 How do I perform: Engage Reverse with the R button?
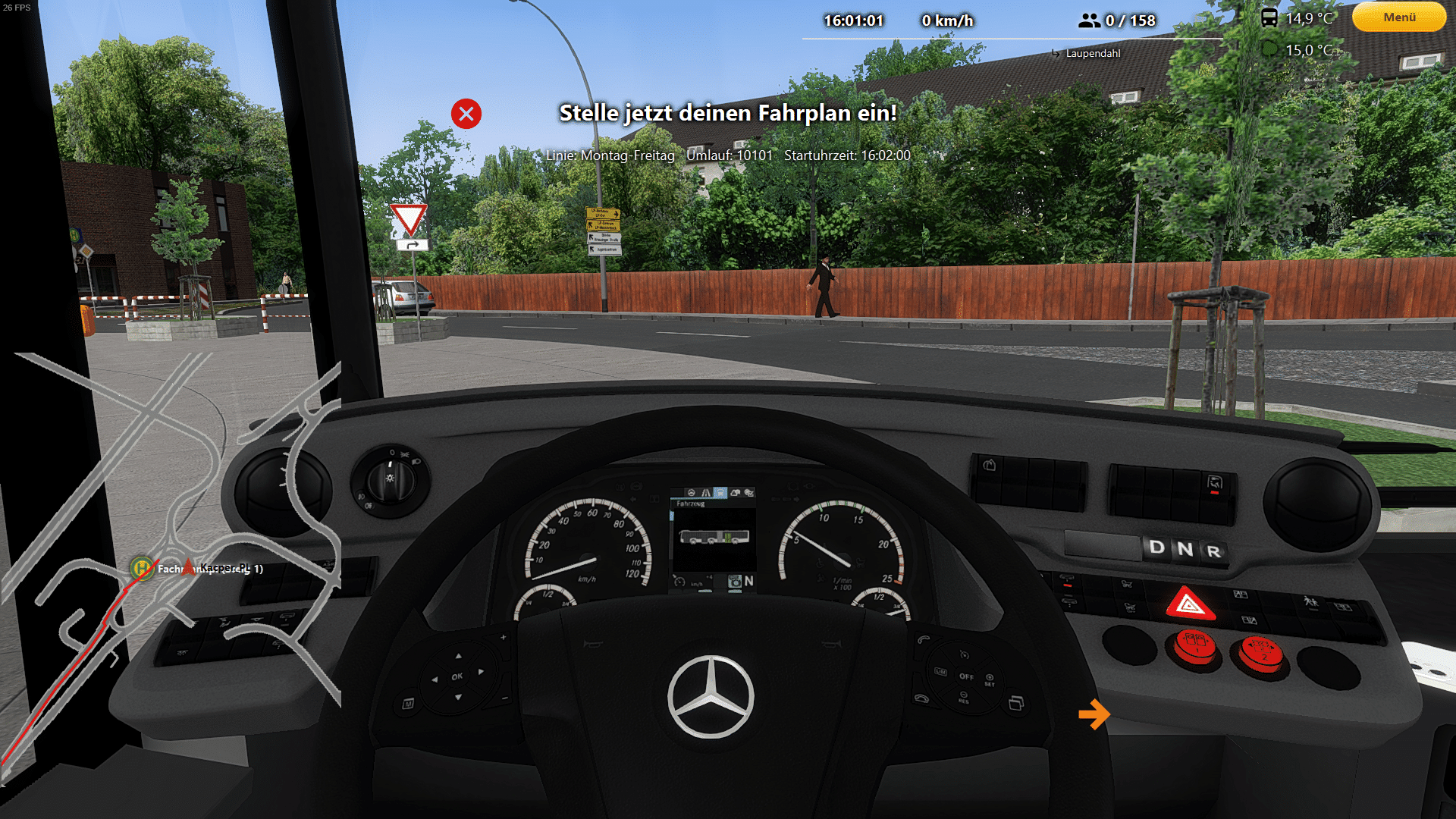1214,551
